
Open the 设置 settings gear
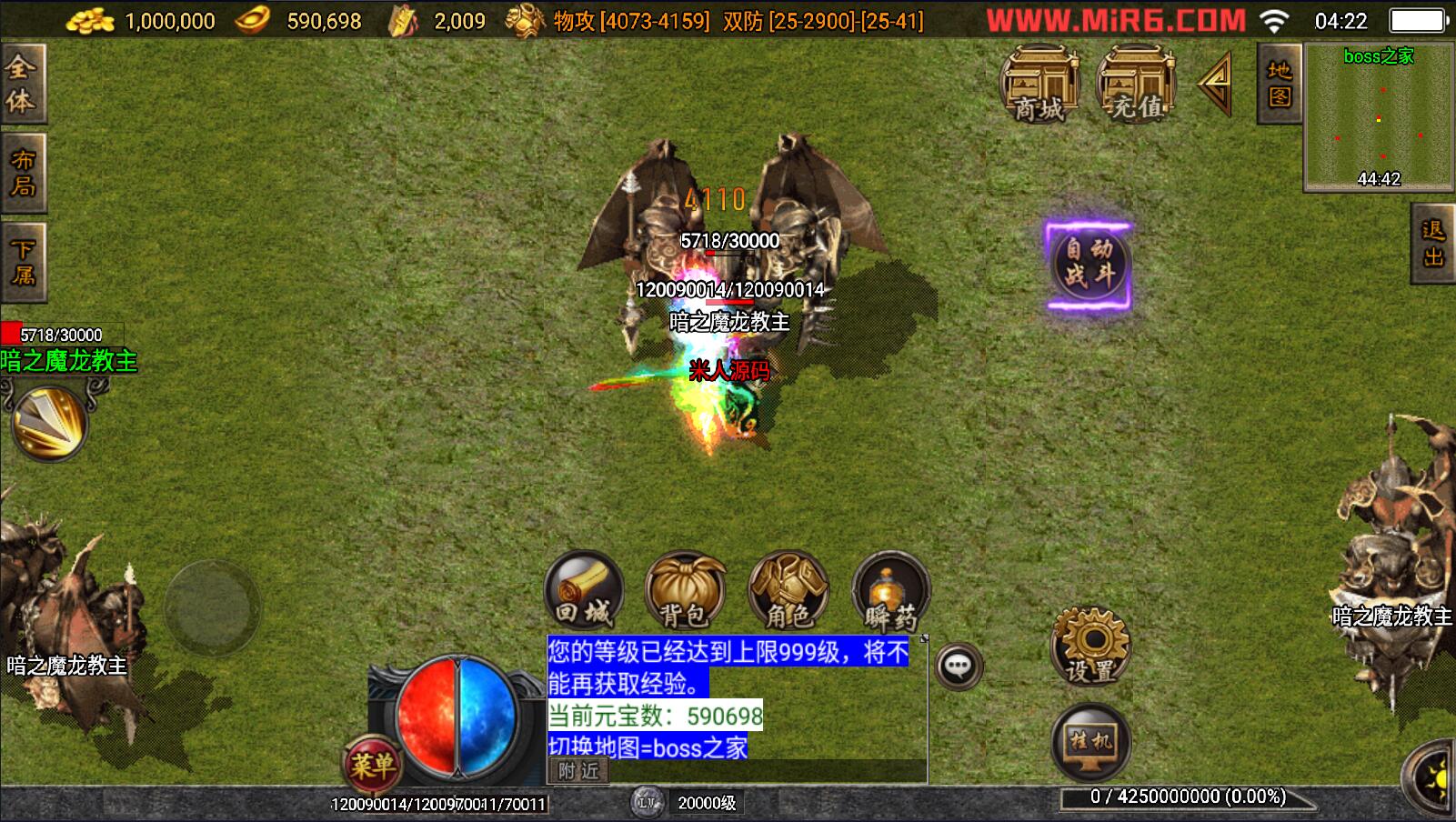coord(1090,646)
